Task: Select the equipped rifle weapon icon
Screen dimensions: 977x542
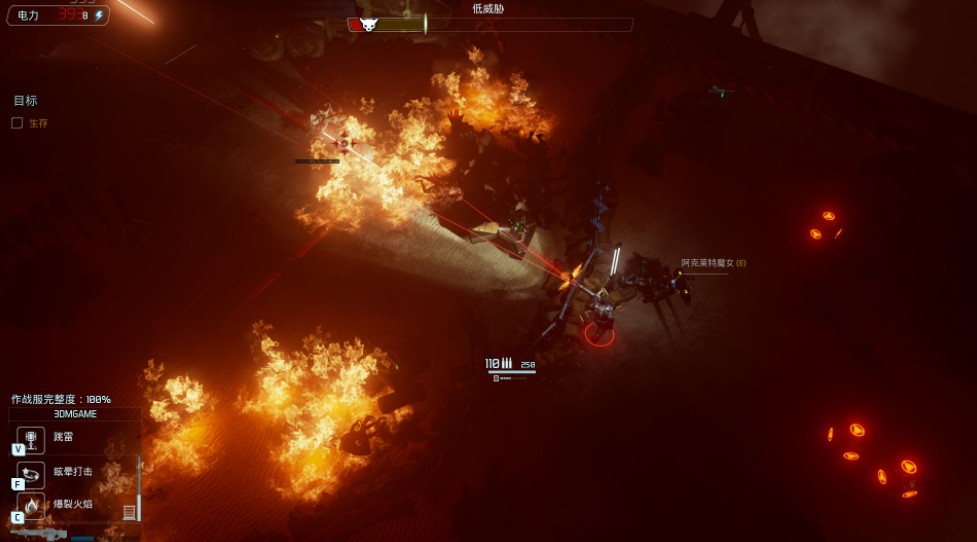Action: 40,534
